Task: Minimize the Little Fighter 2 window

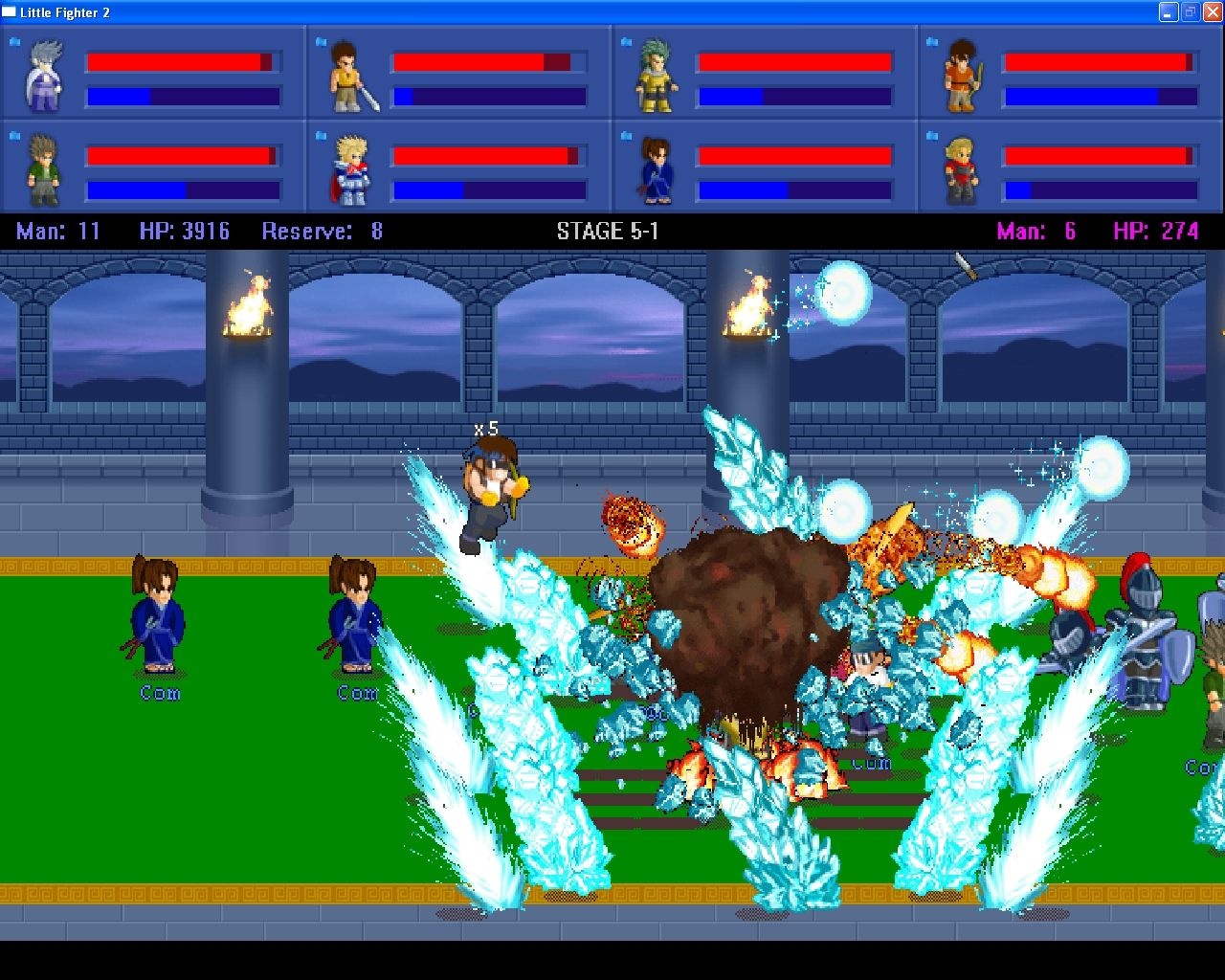Action: coord(1169,12)
